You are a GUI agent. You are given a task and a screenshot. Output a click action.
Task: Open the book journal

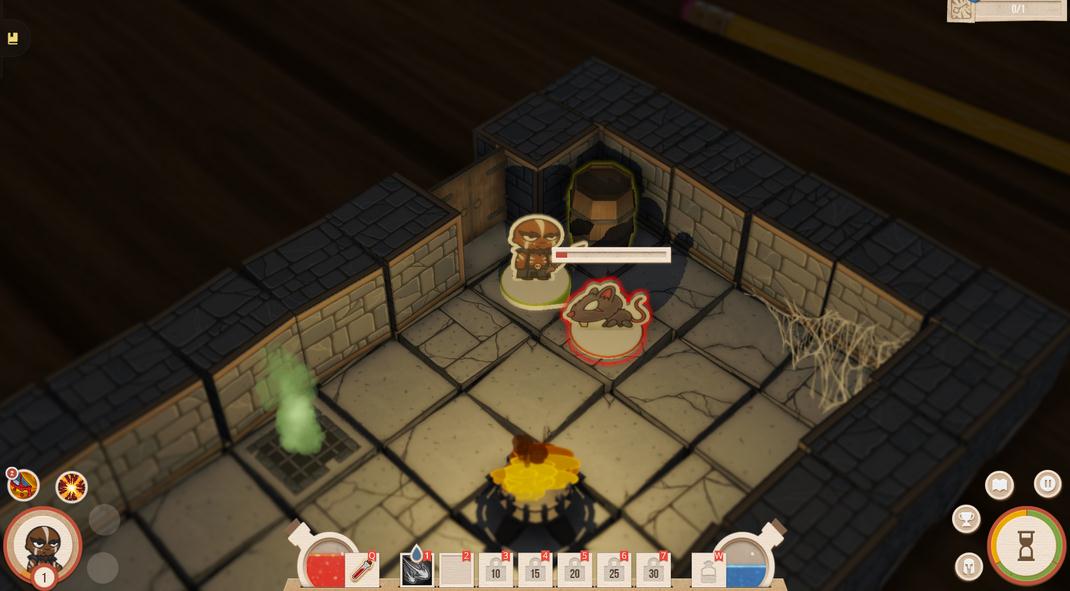pos(999,485)
